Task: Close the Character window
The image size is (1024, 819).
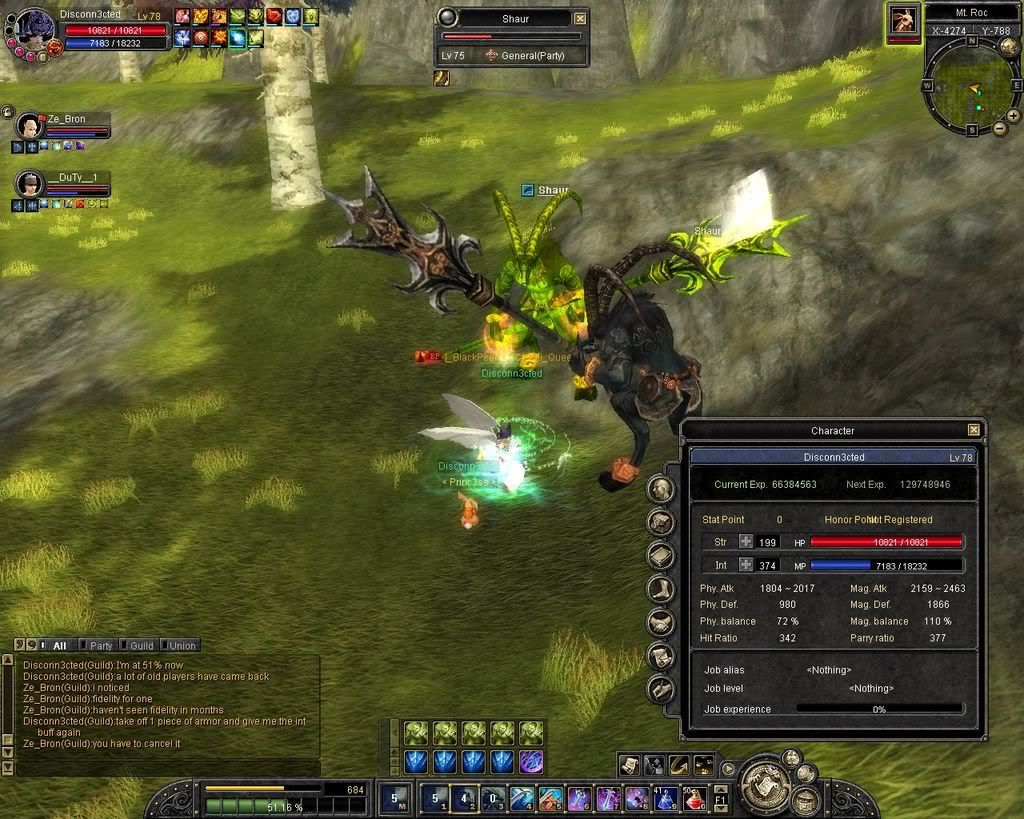Action: point(973,430)
